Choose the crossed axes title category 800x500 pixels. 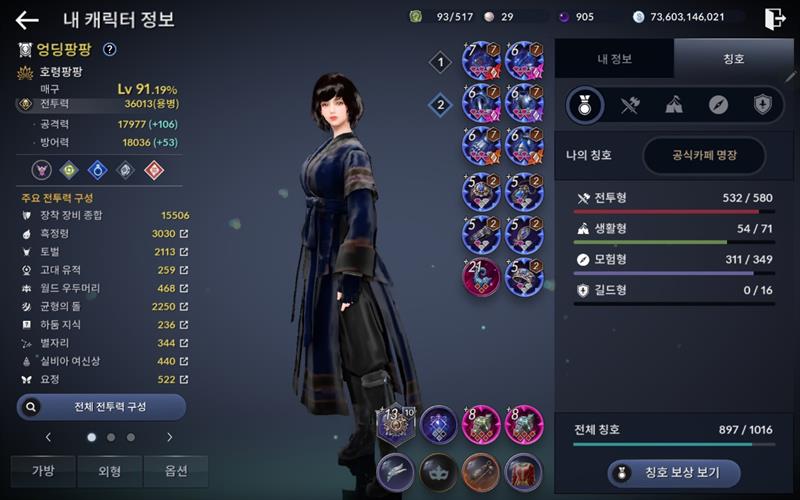[630, 105]
